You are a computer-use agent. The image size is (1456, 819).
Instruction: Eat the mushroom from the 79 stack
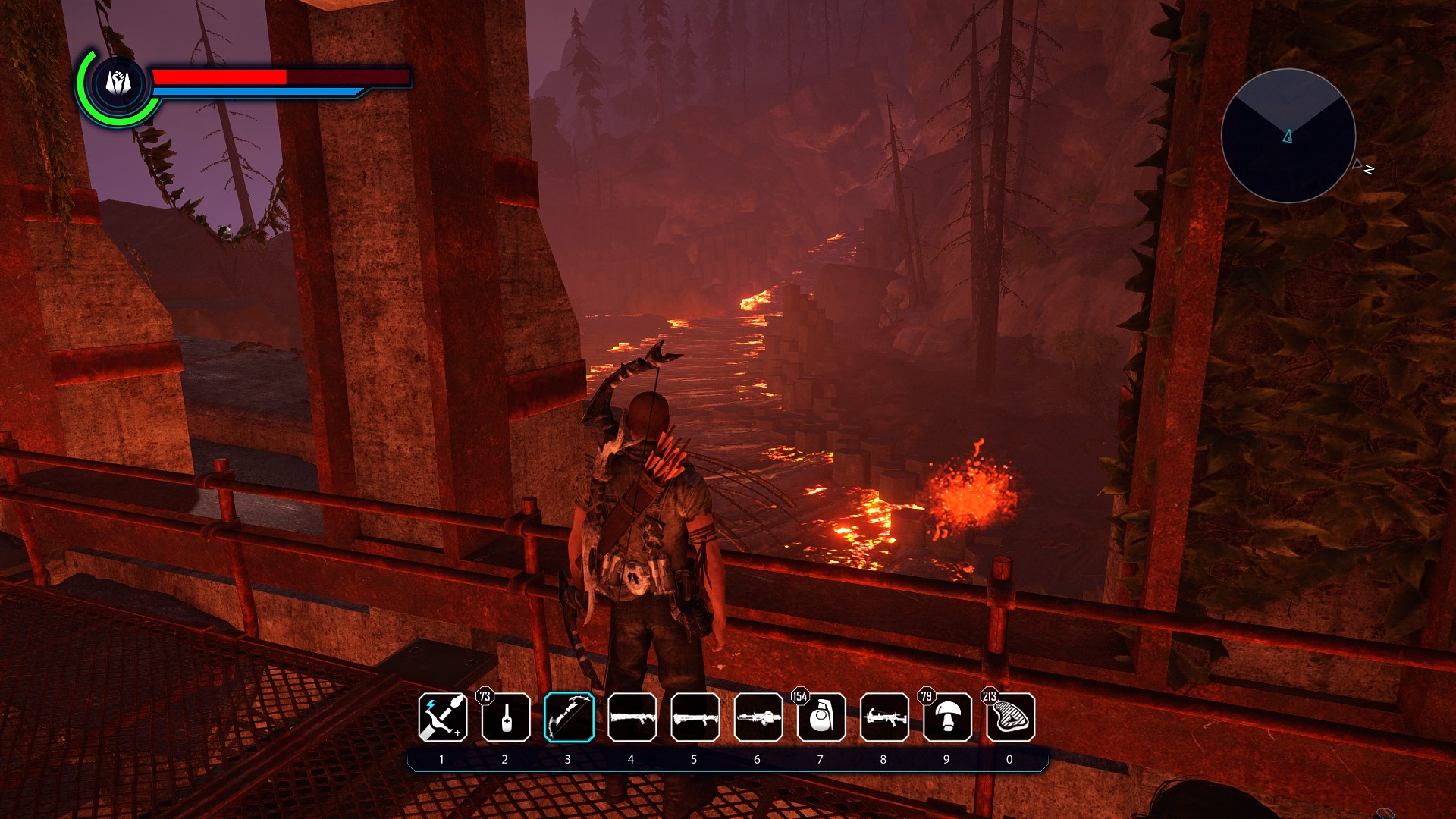[x=947, y=717]
